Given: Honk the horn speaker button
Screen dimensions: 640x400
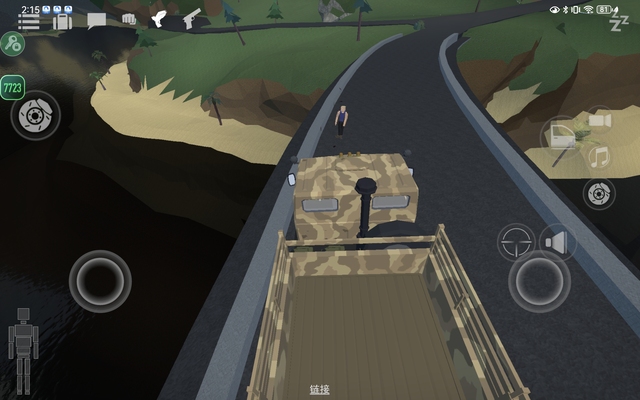Looking at the screenshot, I should tap(557, 241).
